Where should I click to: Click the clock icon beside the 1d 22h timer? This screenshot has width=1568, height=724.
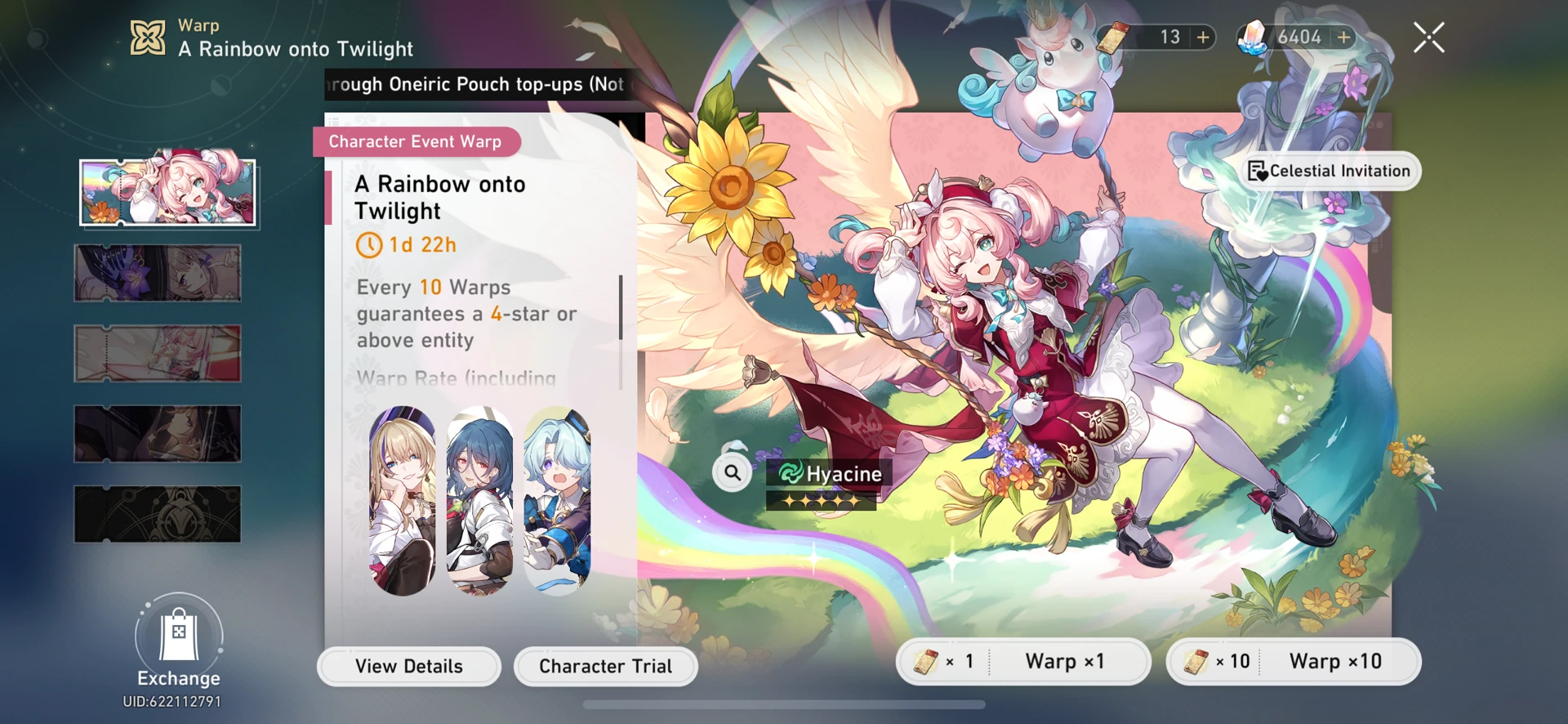coord(369,244)
